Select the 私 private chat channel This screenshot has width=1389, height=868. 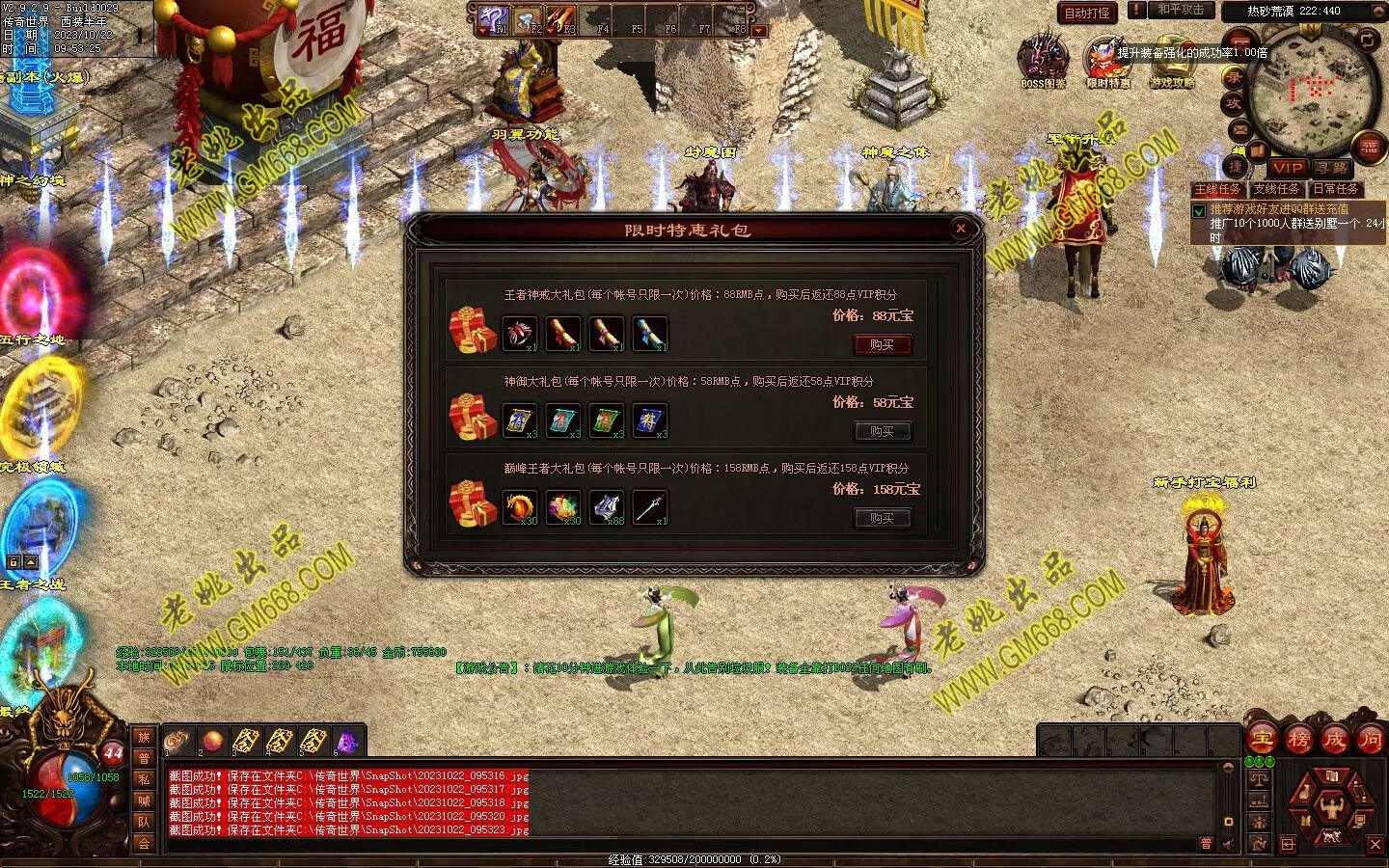144,779
